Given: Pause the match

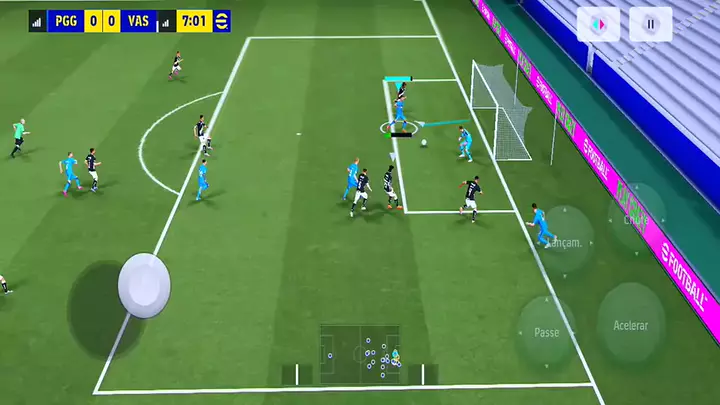Looking at the screenshot, I should [650, 24].
